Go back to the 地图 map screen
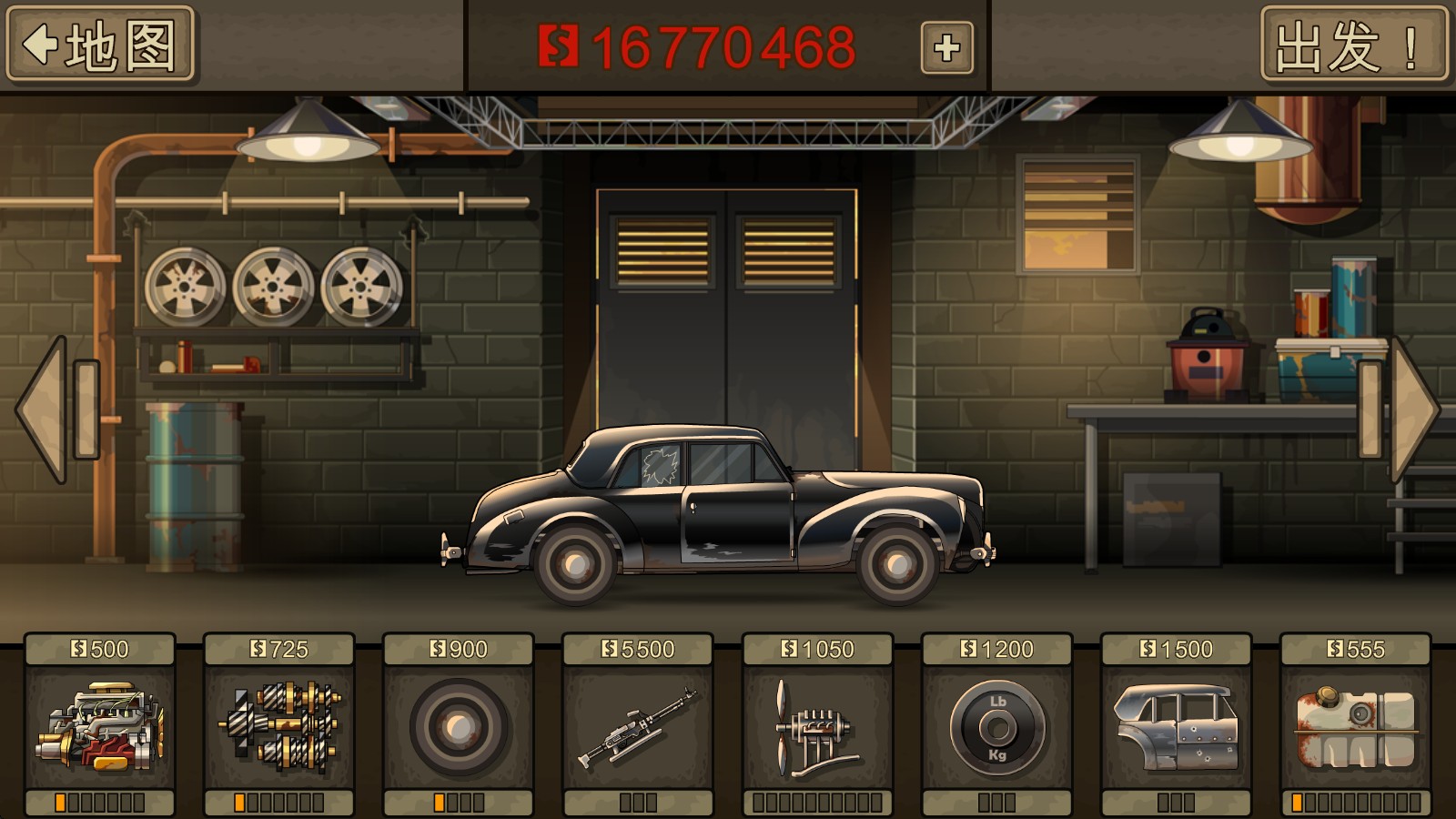This screenshot has width=1456, height=819. pyautogui.click(x=100, y=45)
